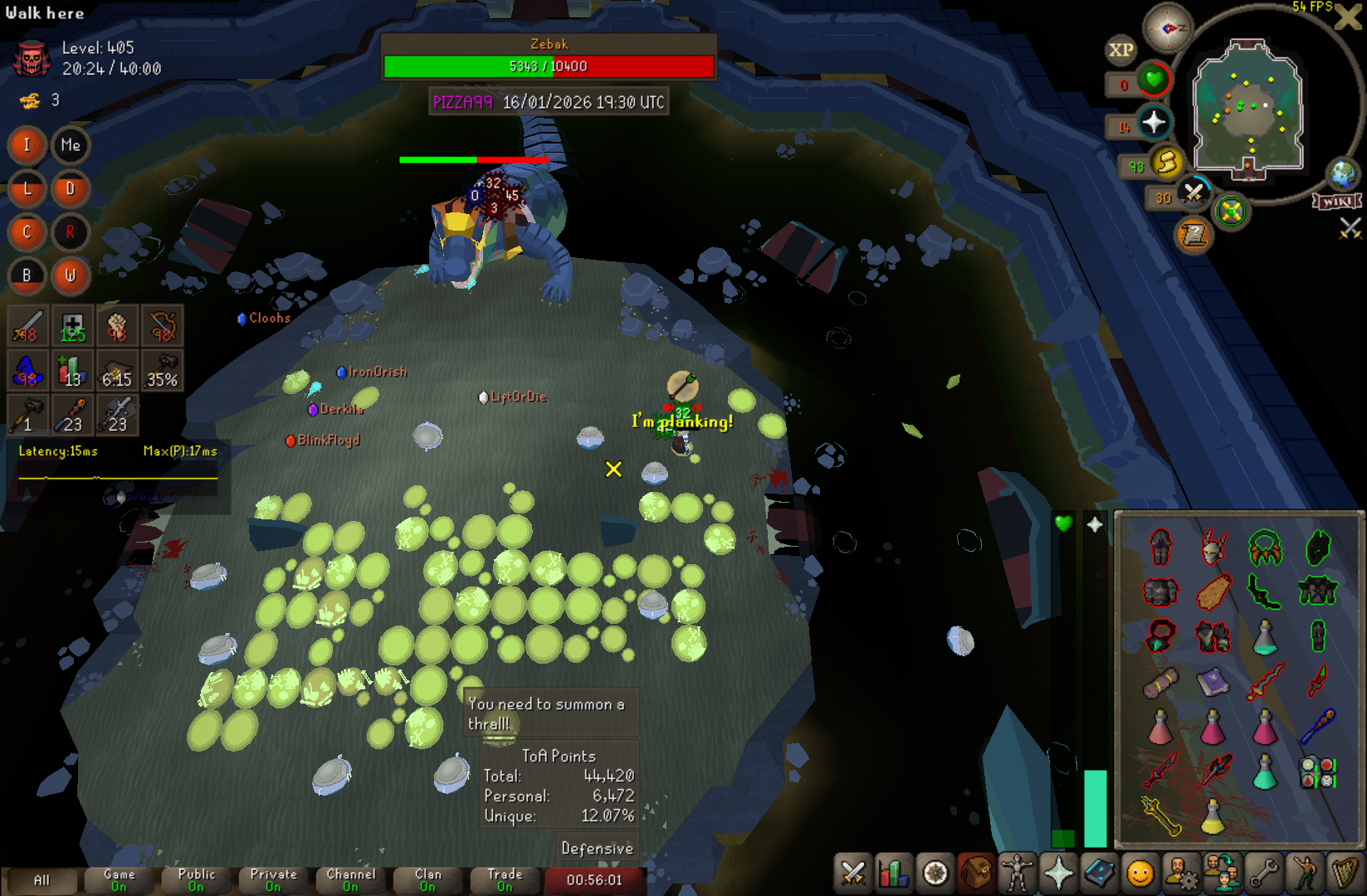Click the Me round button
Image resolution: width=1367 pixels, height=896 pixels.
[71, 145]
